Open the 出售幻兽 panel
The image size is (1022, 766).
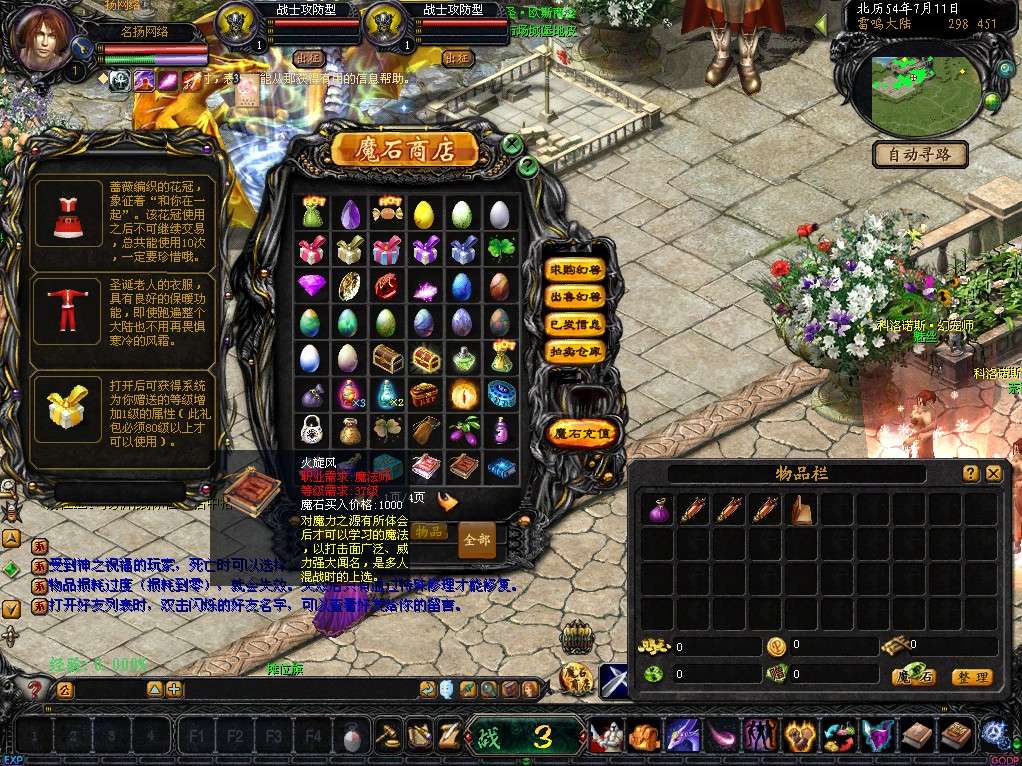575,297
